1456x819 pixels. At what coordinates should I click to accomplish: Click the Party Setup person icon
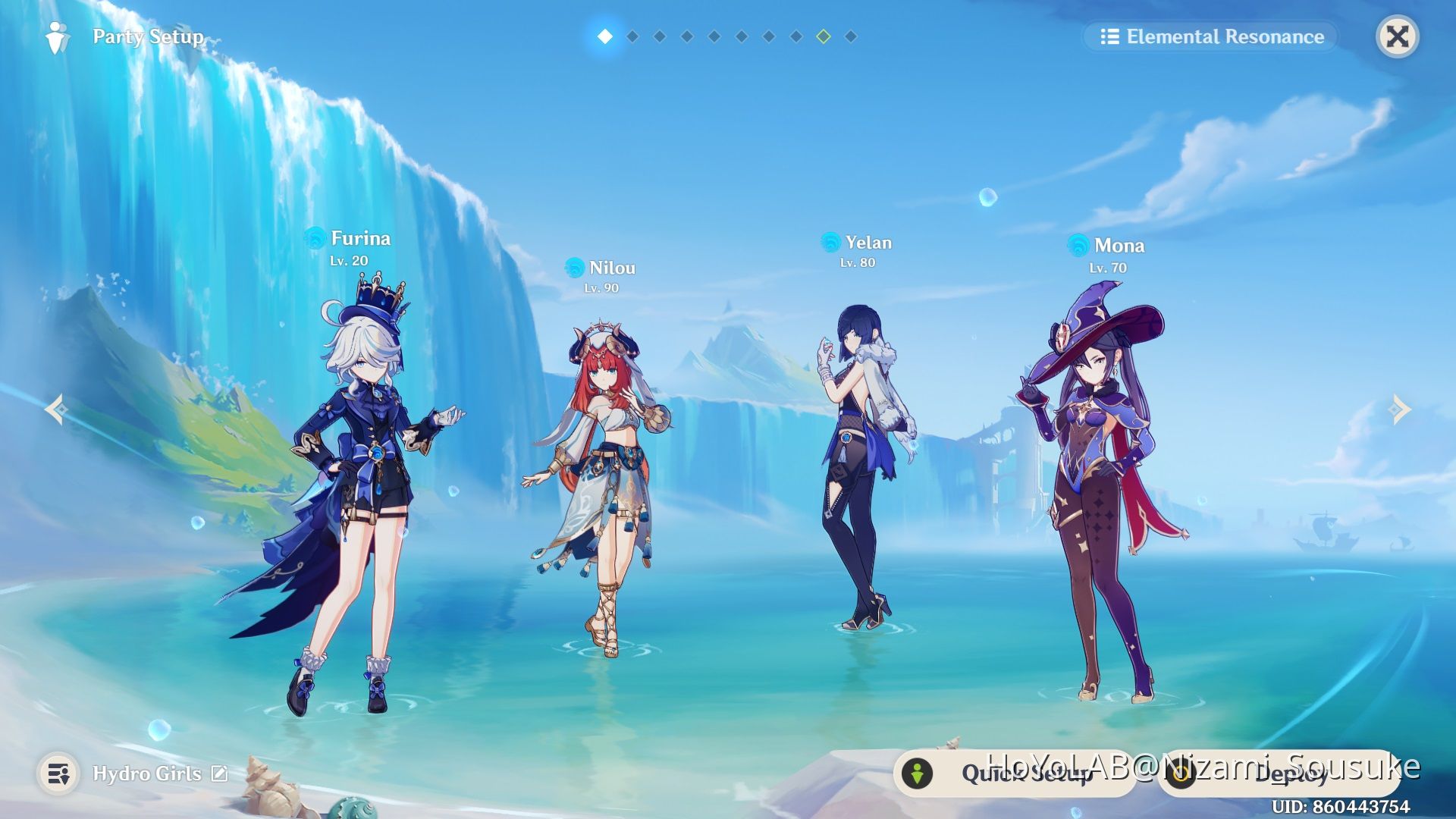[58, 36]
